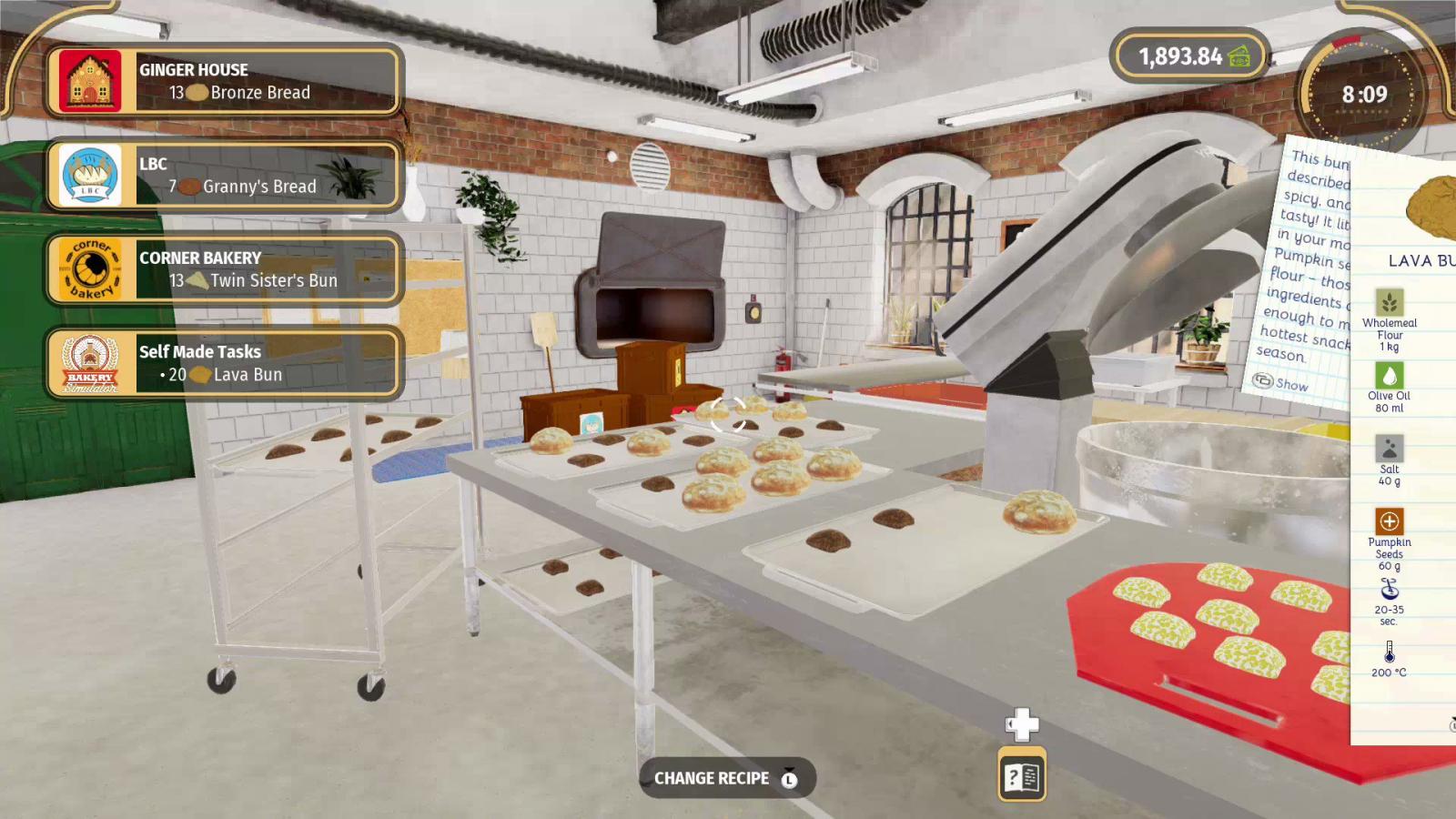Select the Self Made Tasks Lava Bun entry
The width and height of the screenshot is (1456, 819).
(224, 363)
